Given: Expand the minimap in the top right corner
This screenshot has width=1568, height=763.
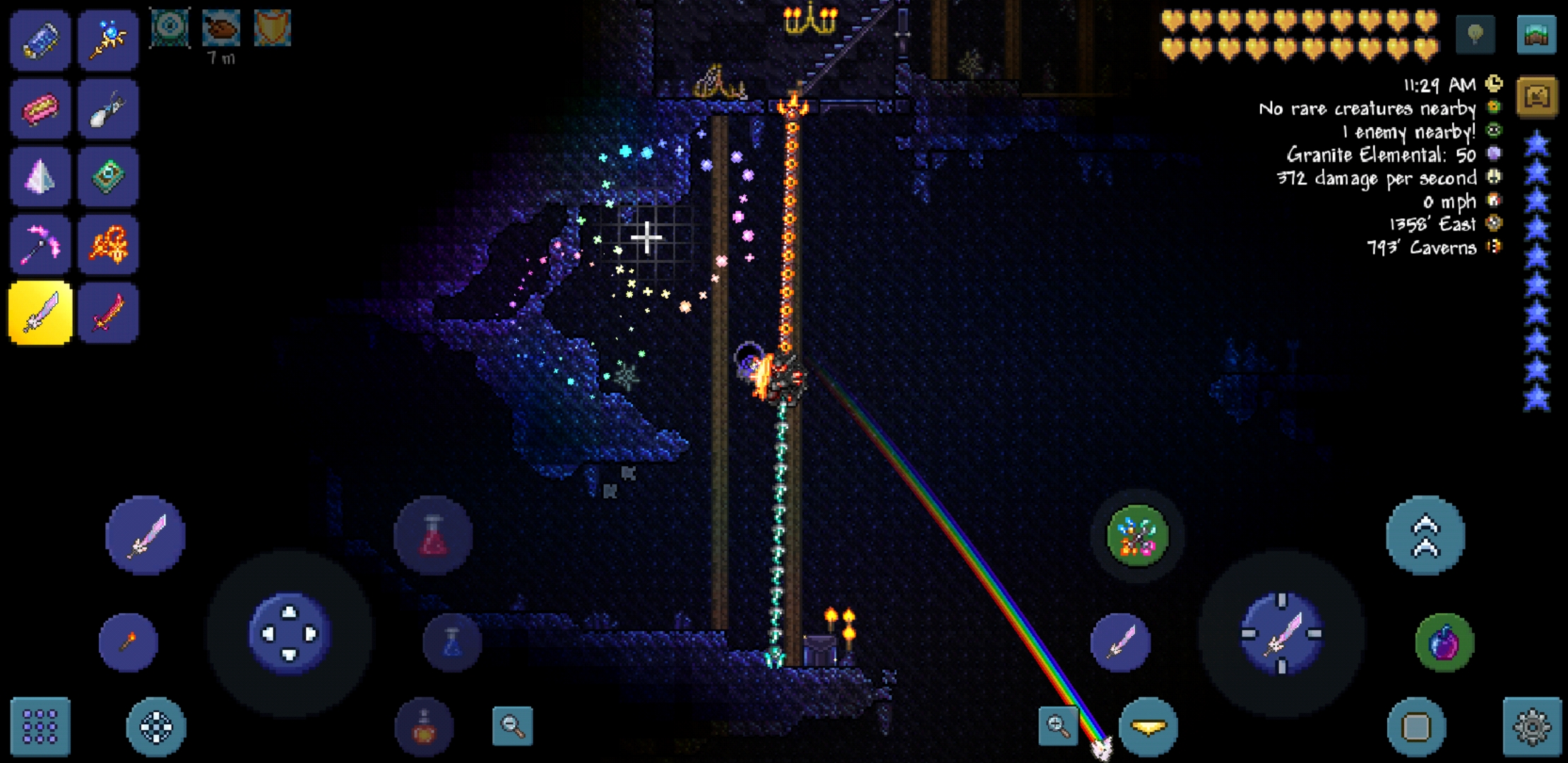Looking at the screenshot, I should pos(1538,32).
